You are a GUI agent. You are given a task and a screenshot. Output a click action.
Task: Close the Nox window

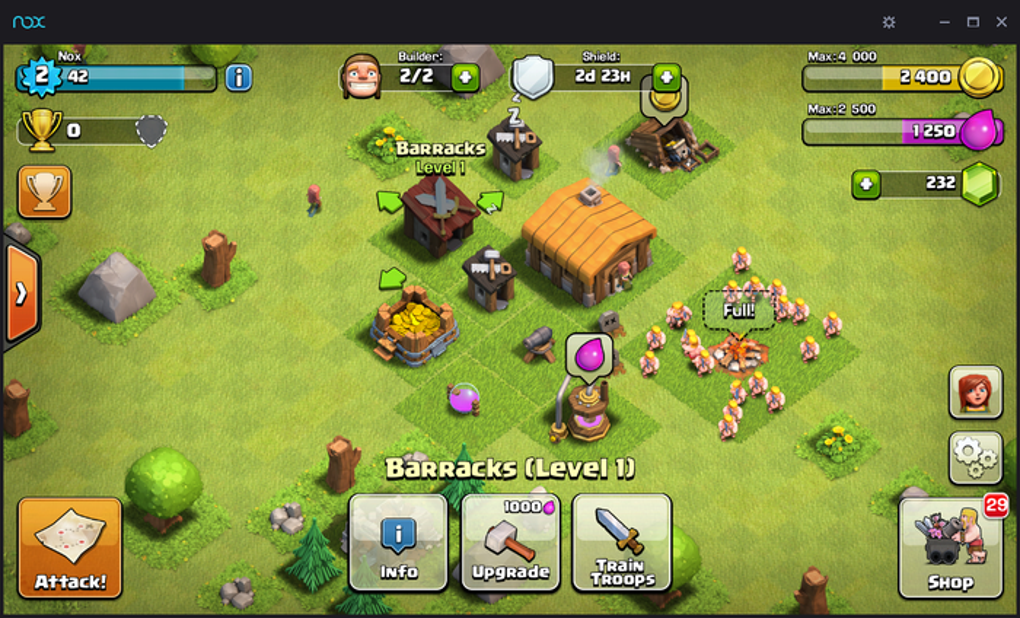click(x=1001, y=22)
